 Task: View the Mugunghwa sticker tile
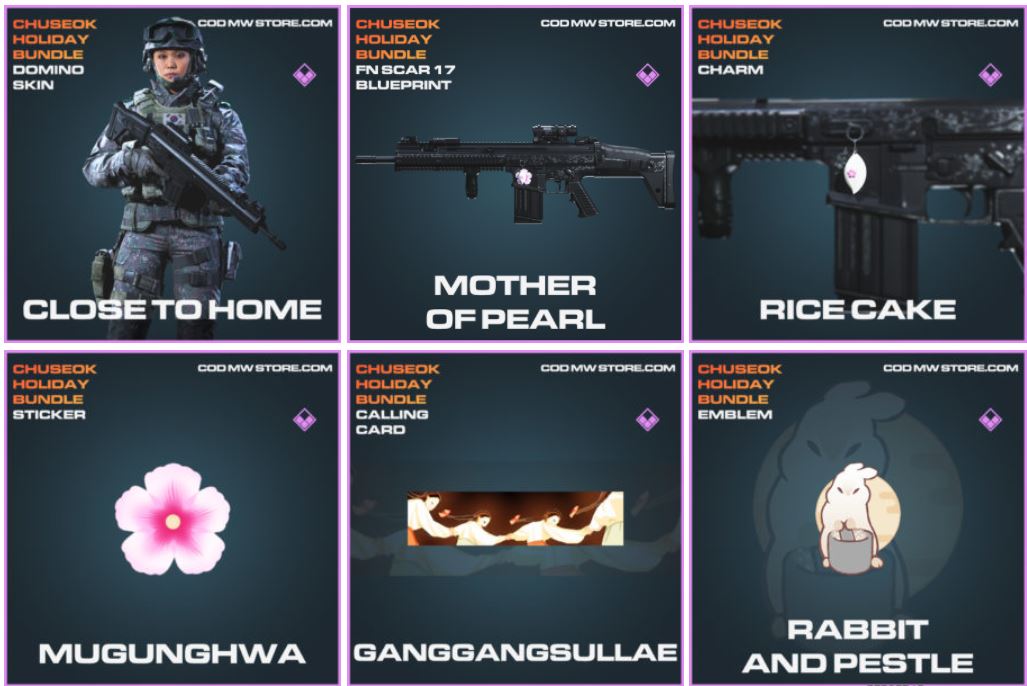(172, 517)
